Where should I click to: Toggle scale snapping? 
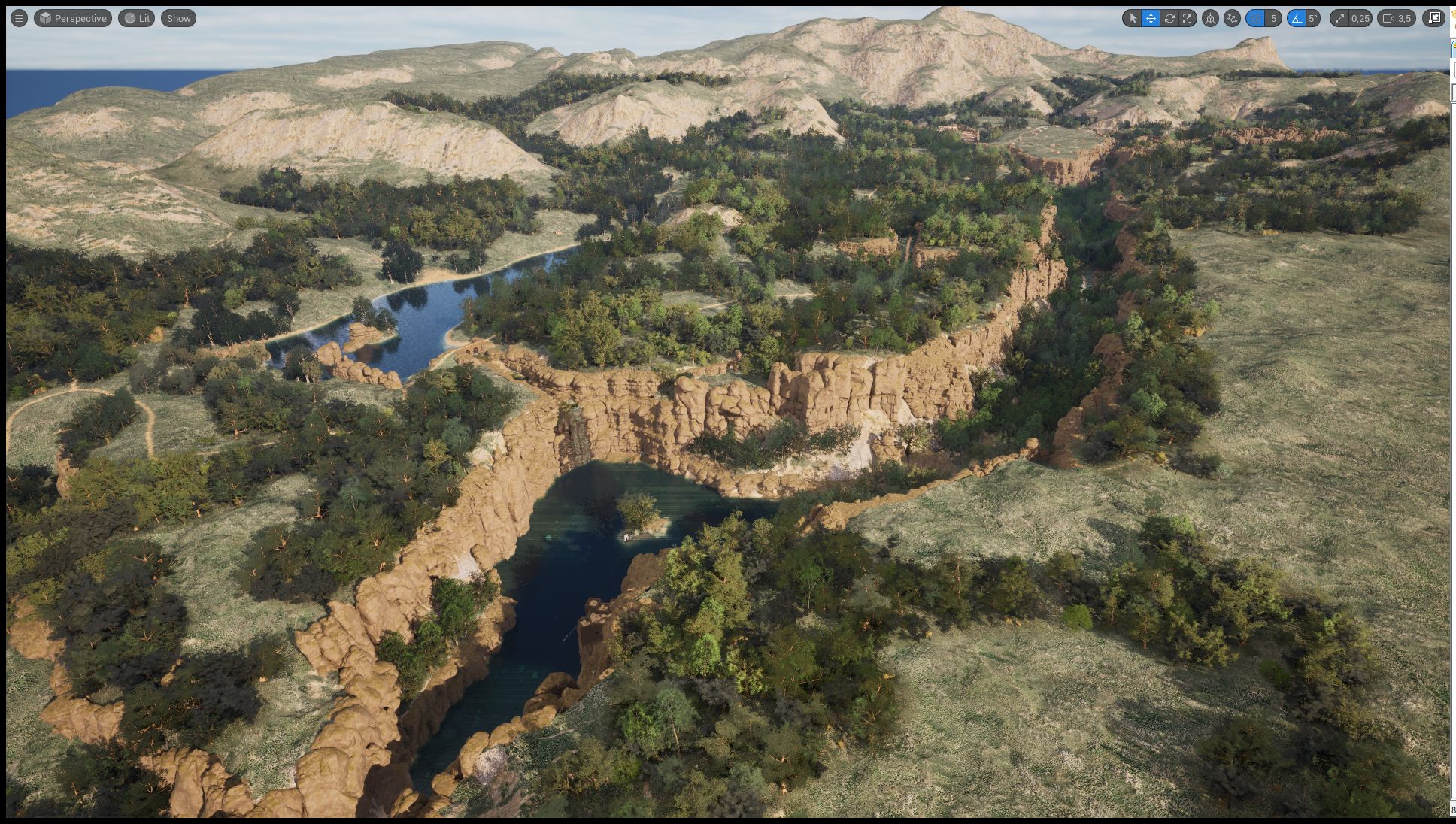pos(1339,18)
